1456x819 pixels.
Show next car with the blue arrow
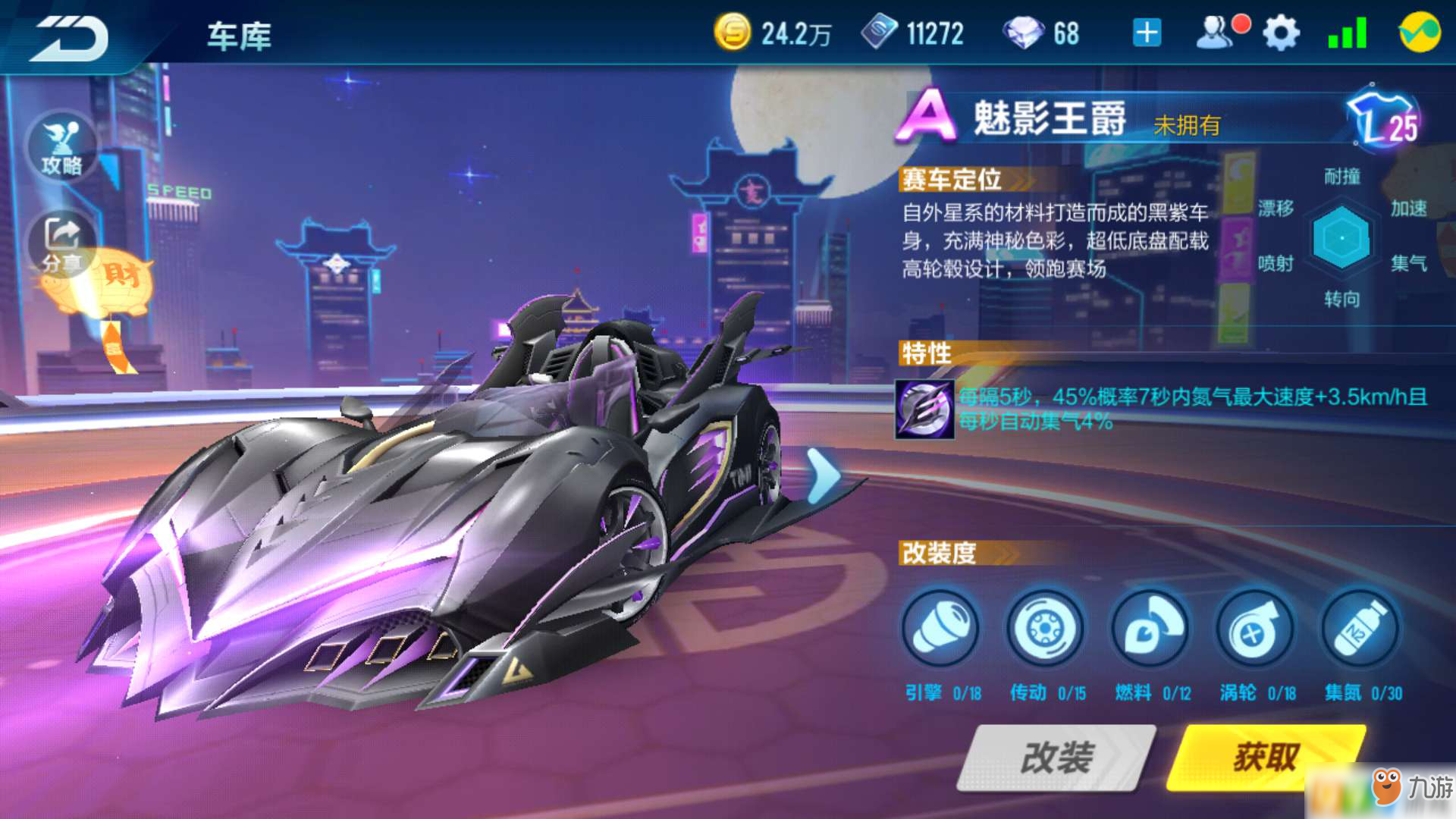[823, 476]
